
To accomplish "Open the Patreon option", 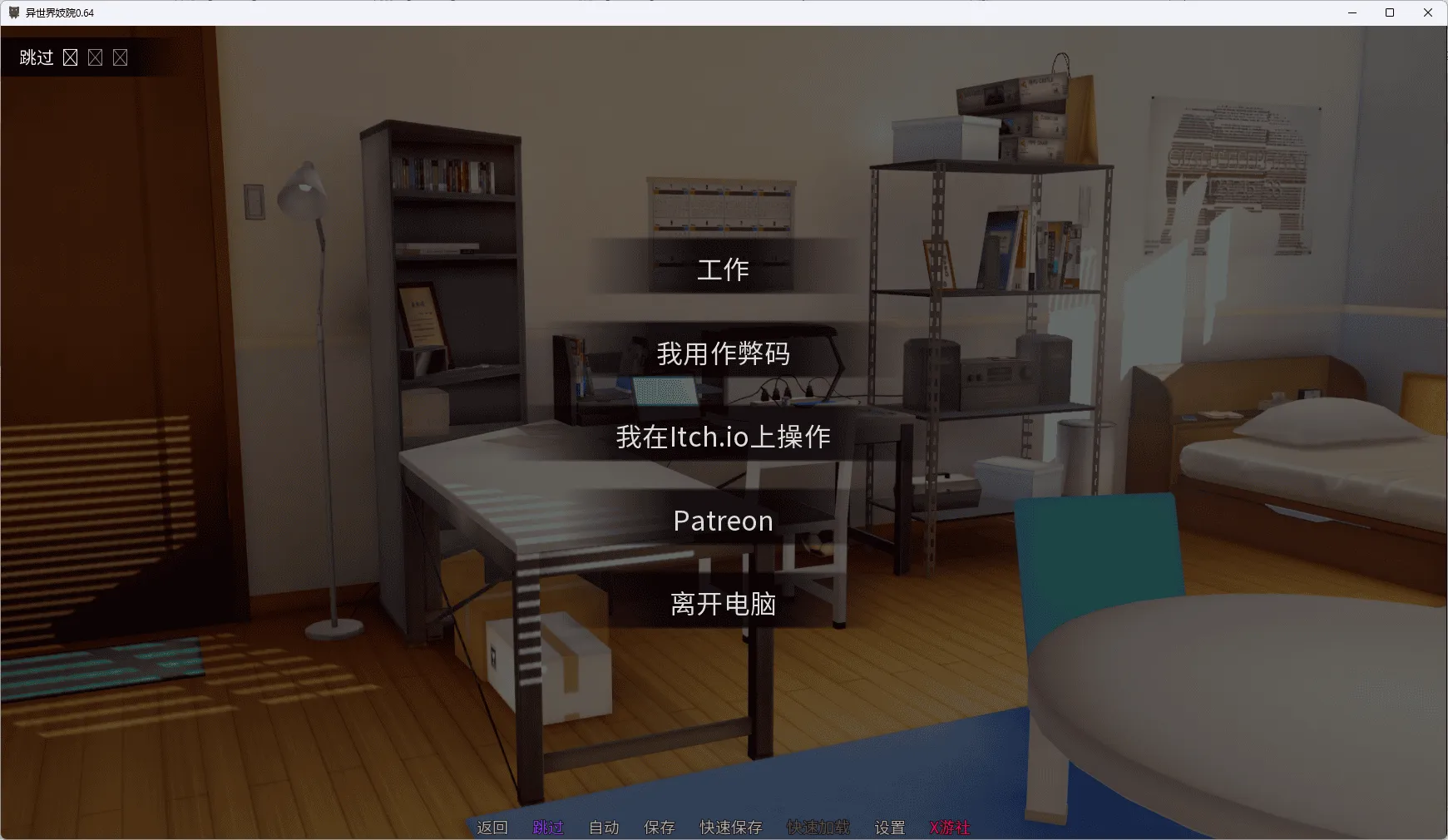I will click(x=723, y=521).
